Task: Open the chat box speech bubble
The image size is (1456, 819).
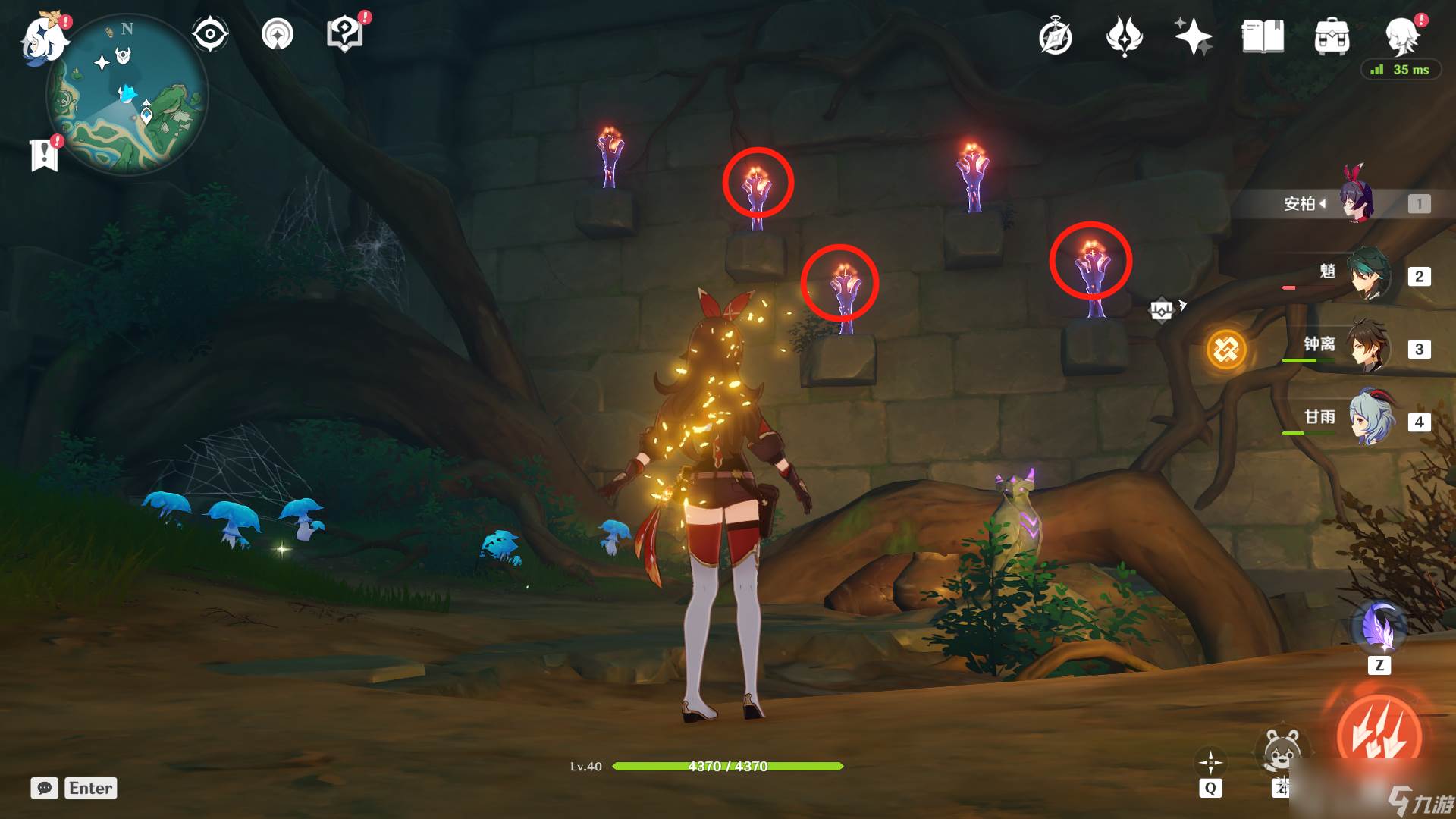Action: 45,788
